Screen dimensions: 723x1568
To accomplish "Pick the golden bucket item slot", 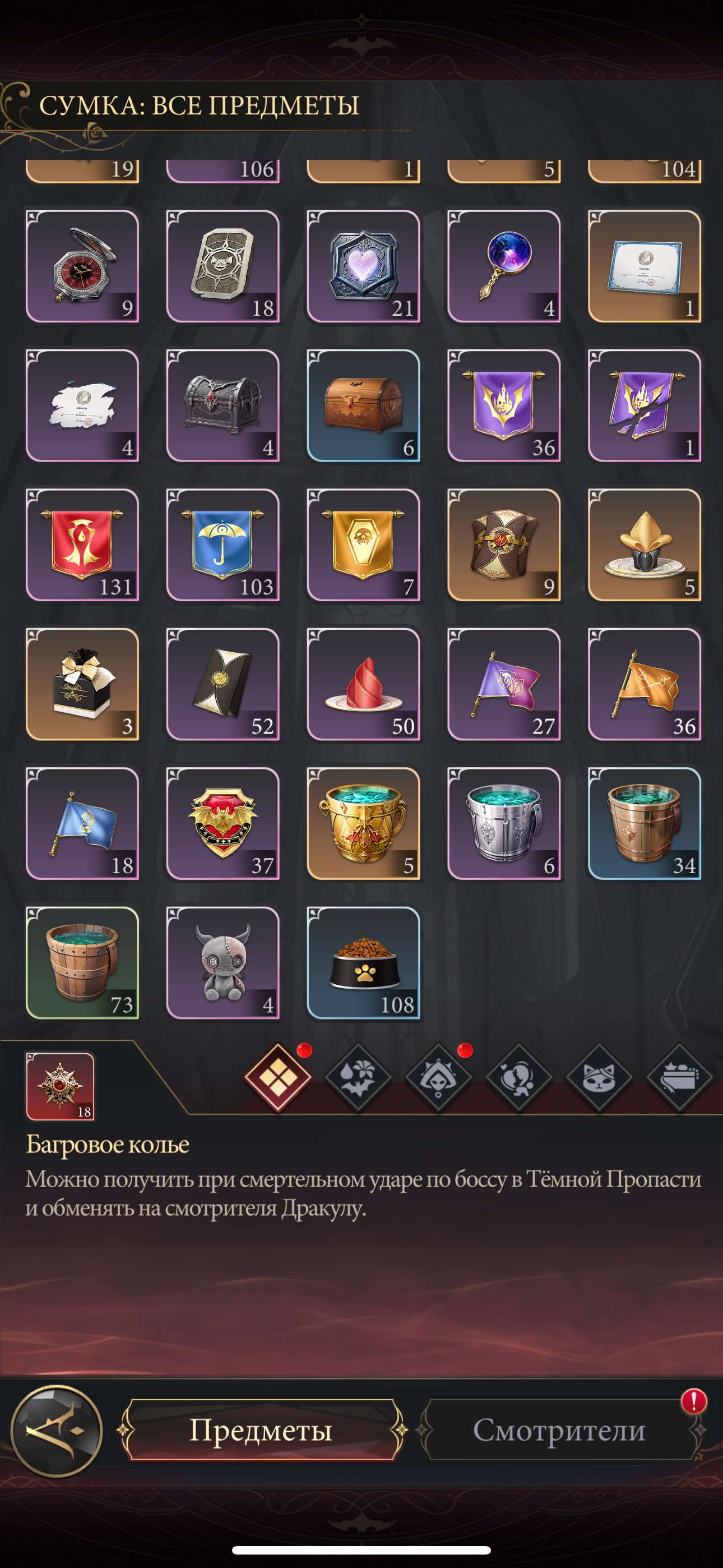I will 363,824.
